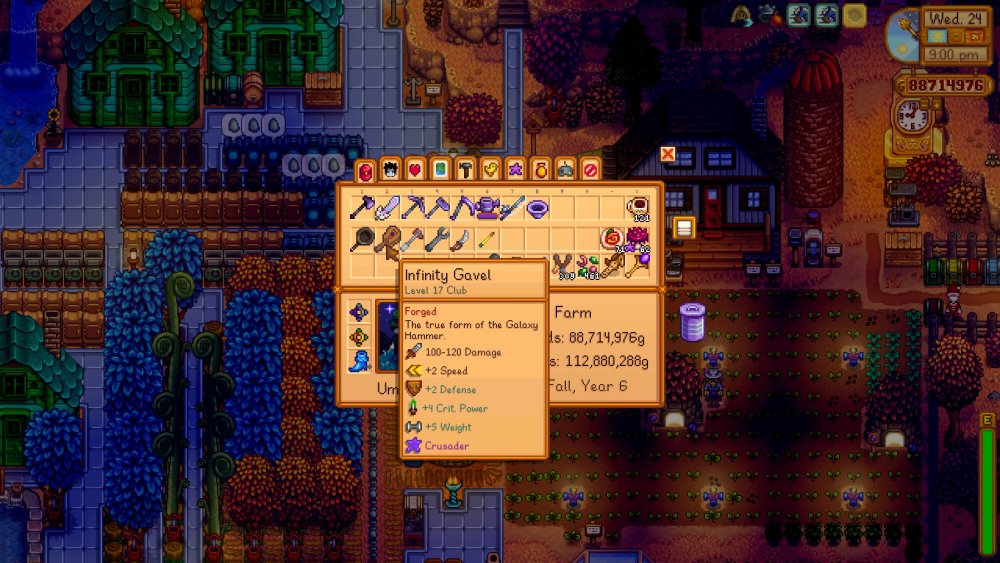Switch to the yellow chick Animals tab

point(490,169)
